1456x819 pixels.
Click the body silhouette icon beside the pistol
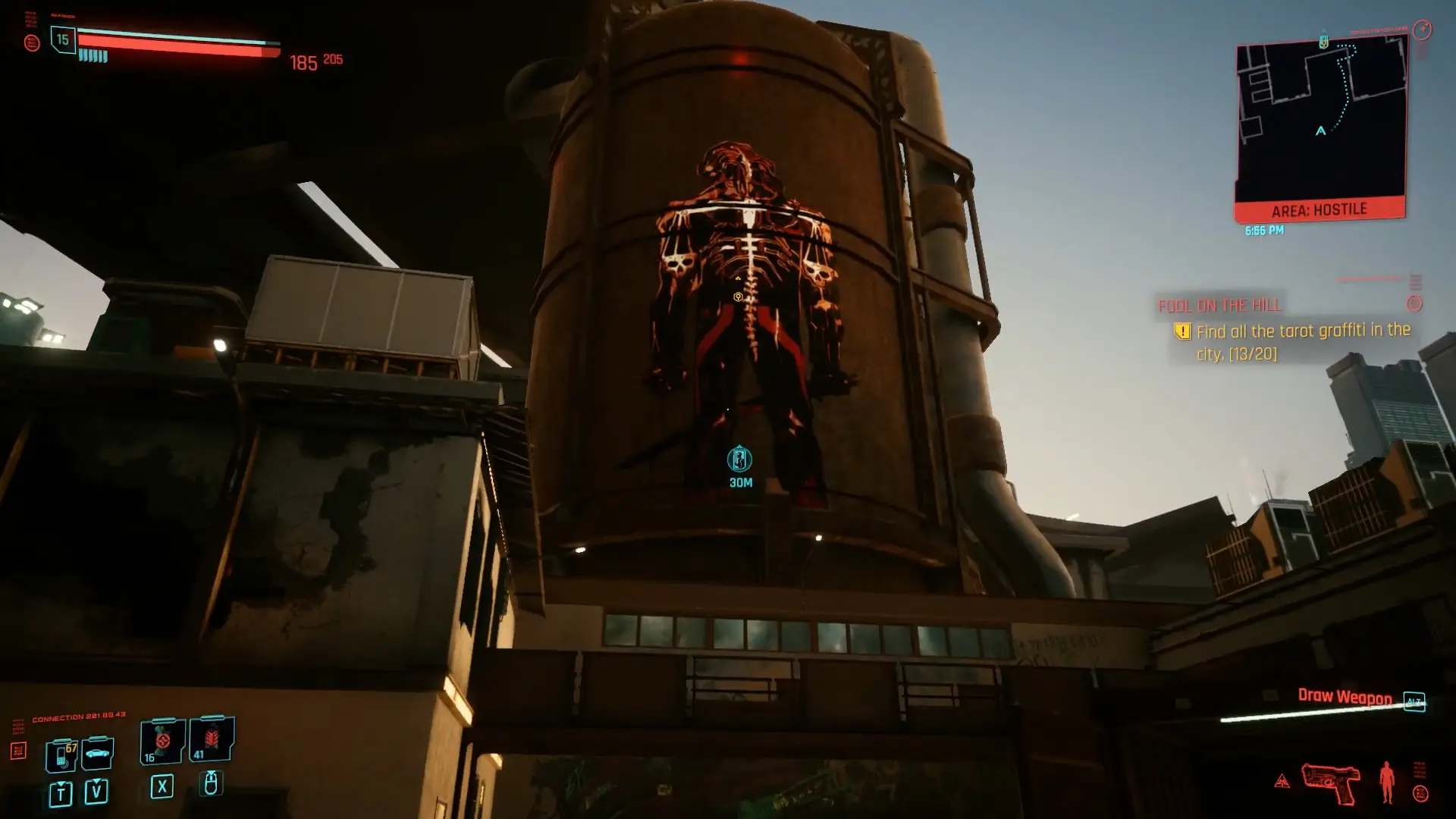(1387, 781)
